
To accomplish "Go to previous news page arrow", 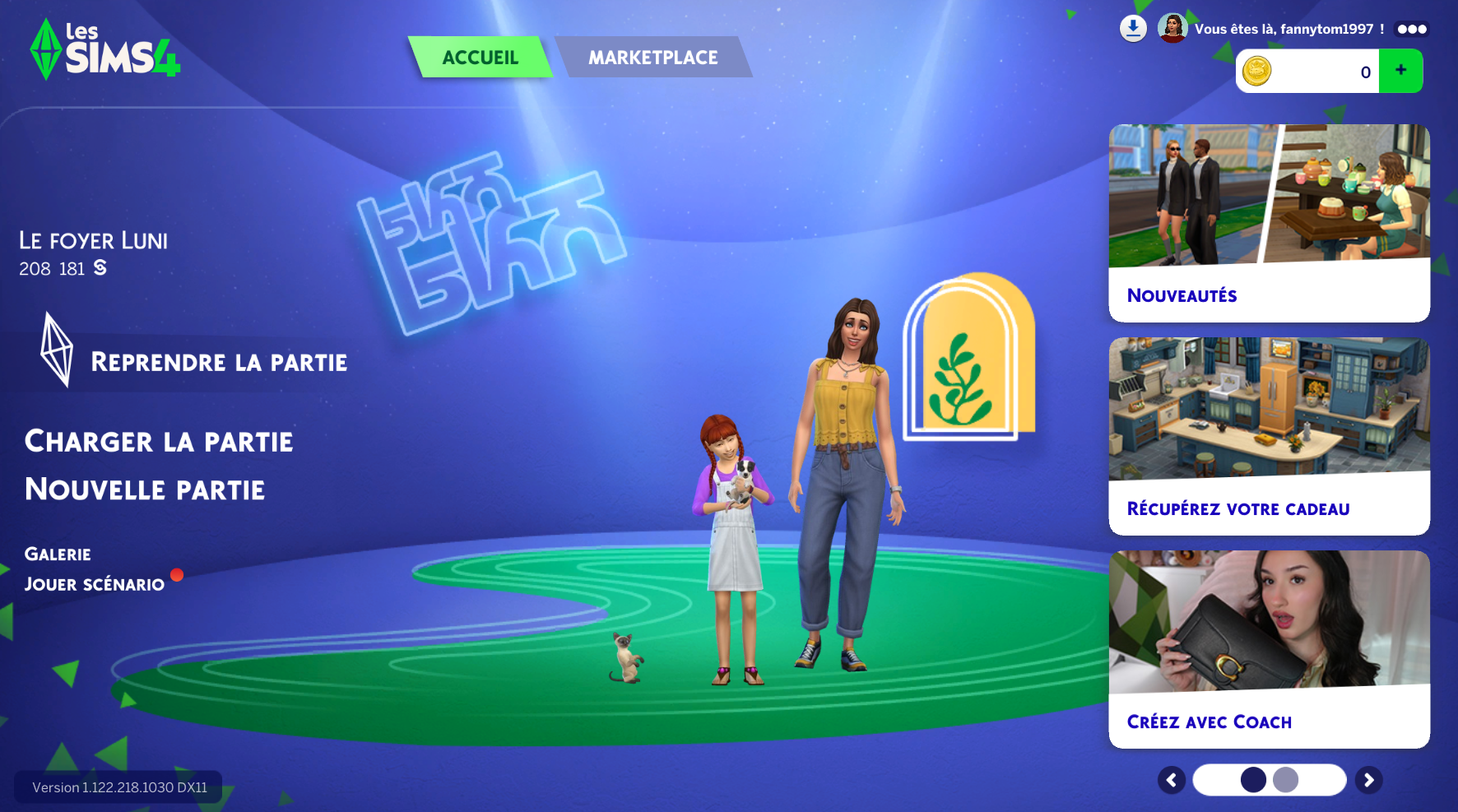I will point(1172,780).
